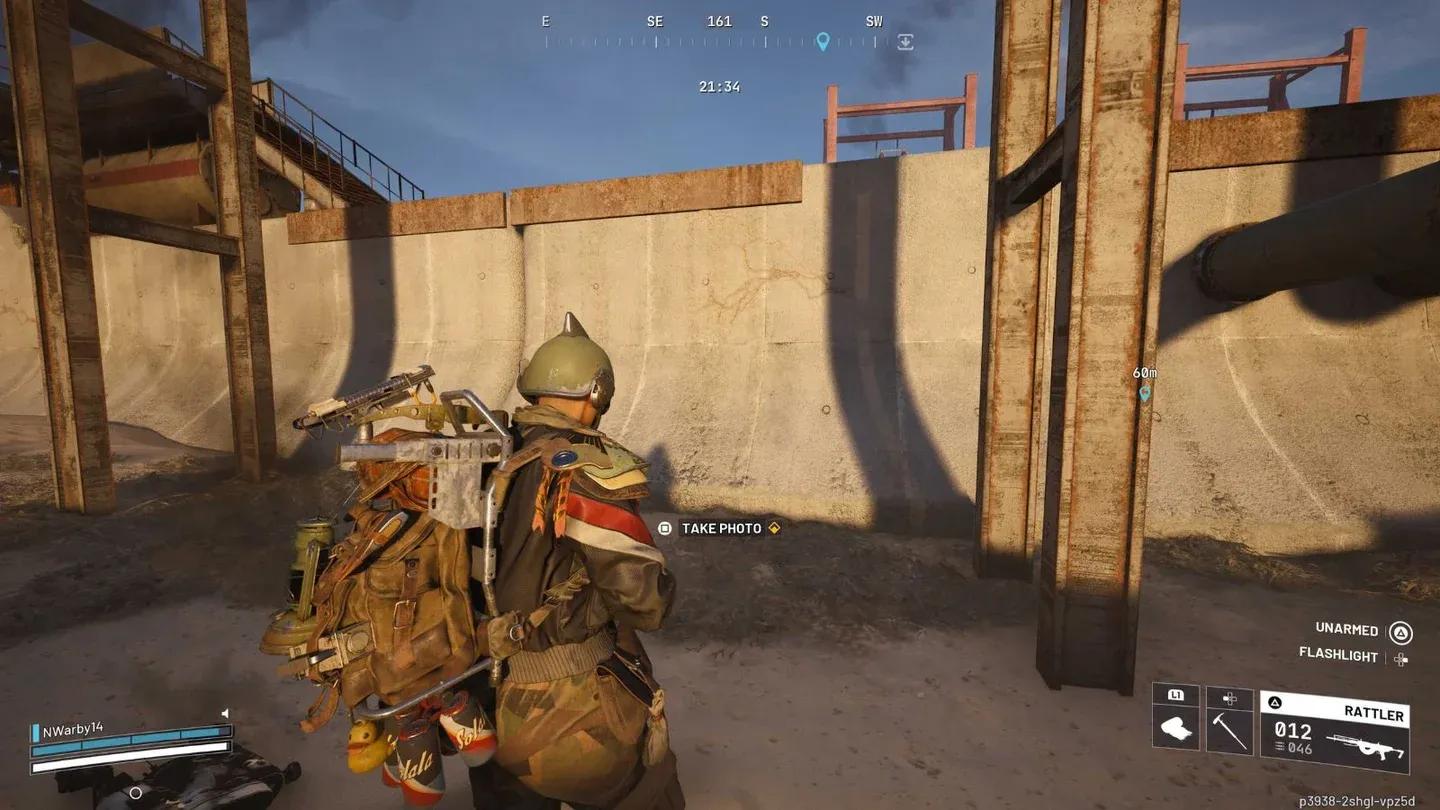Image resolution: width=1440 pixels, height=810 pixels.
Task: Toggle the voice speaker icon above the health bars
Action: coord(225,714)
